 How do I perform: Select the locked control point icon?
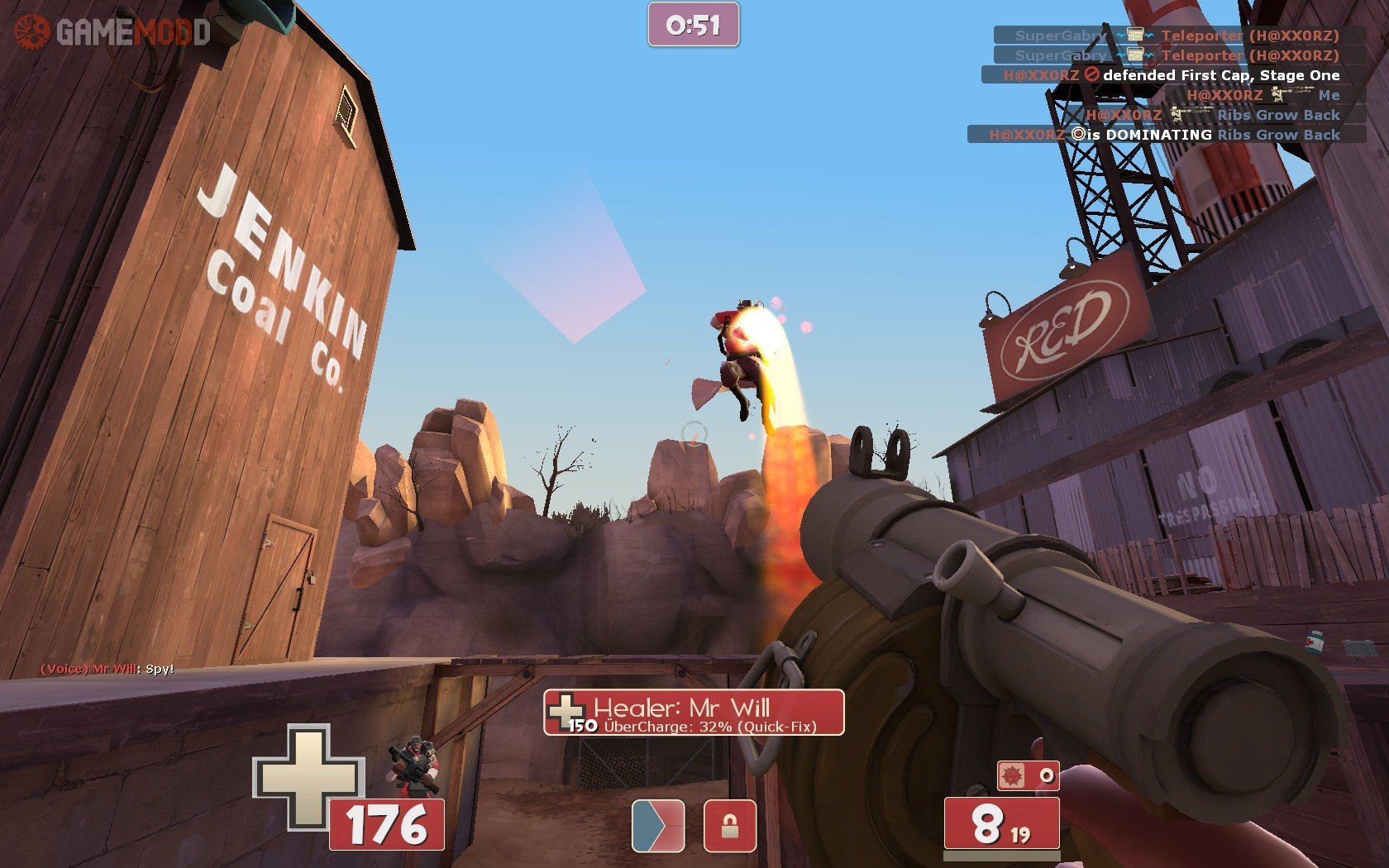coord(729,825)
